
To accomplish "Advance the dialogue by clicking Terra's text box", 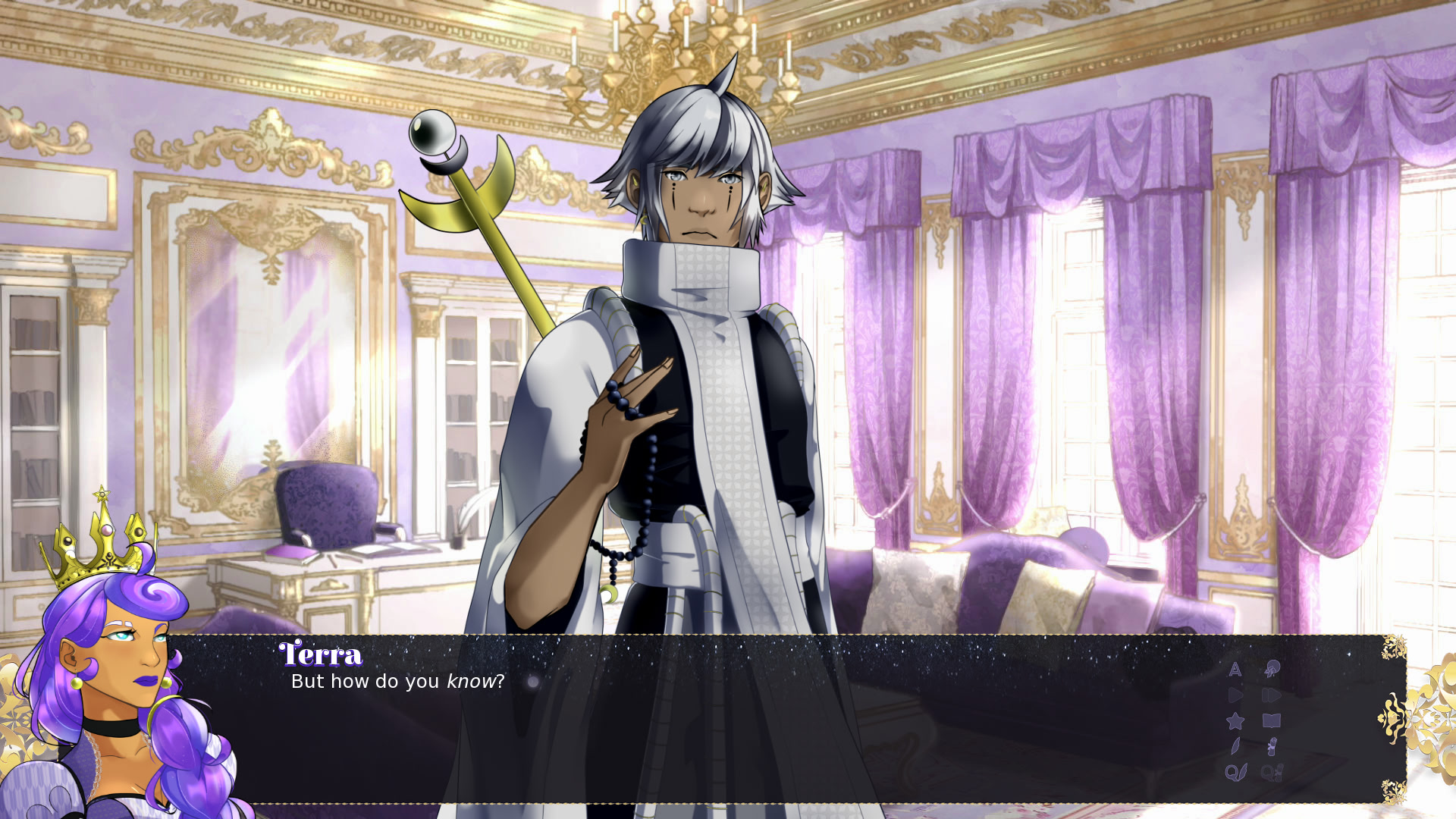I will [x=758, y=728].
